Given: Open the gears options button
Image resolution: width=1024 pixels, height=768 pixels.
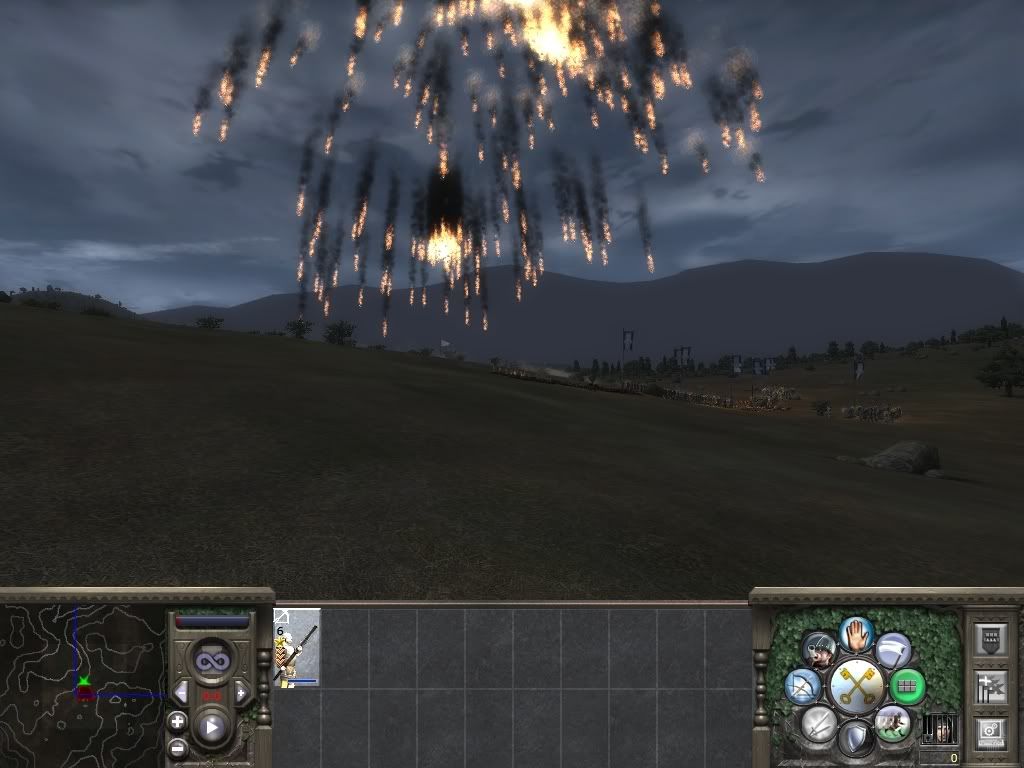Looking at the screenshot, I should [x=990, y=732].
